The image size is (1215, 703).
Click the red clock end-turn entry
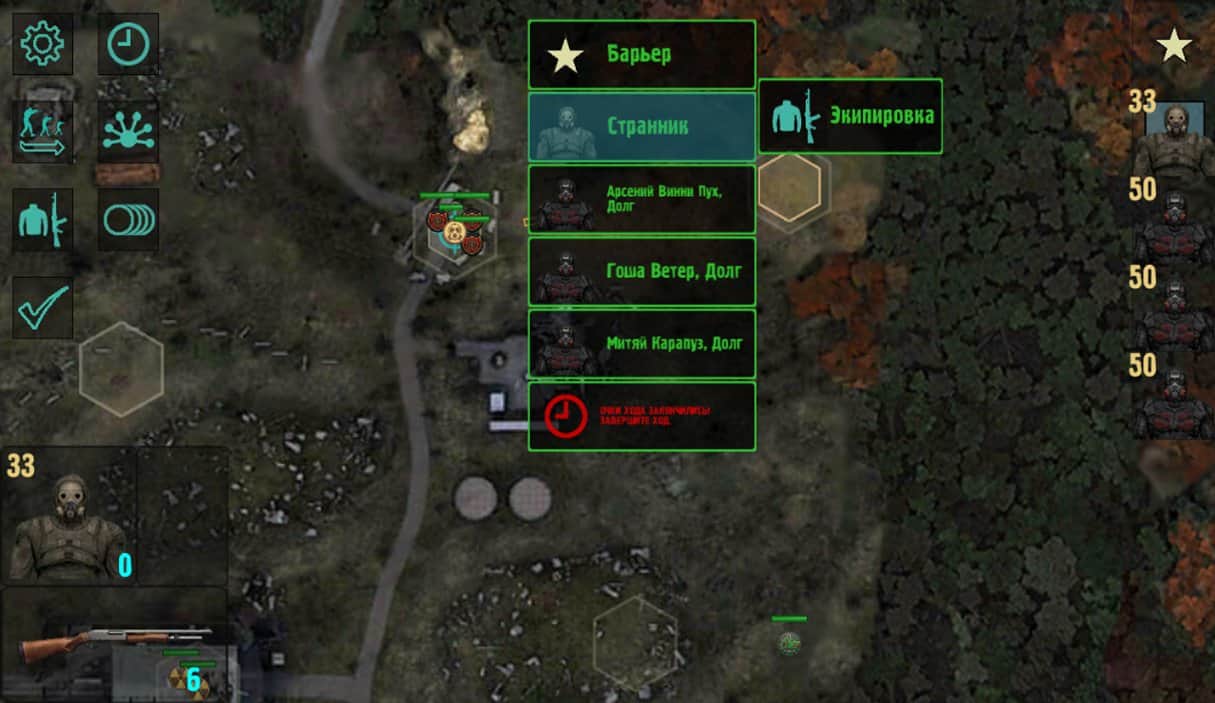(641, 416)
